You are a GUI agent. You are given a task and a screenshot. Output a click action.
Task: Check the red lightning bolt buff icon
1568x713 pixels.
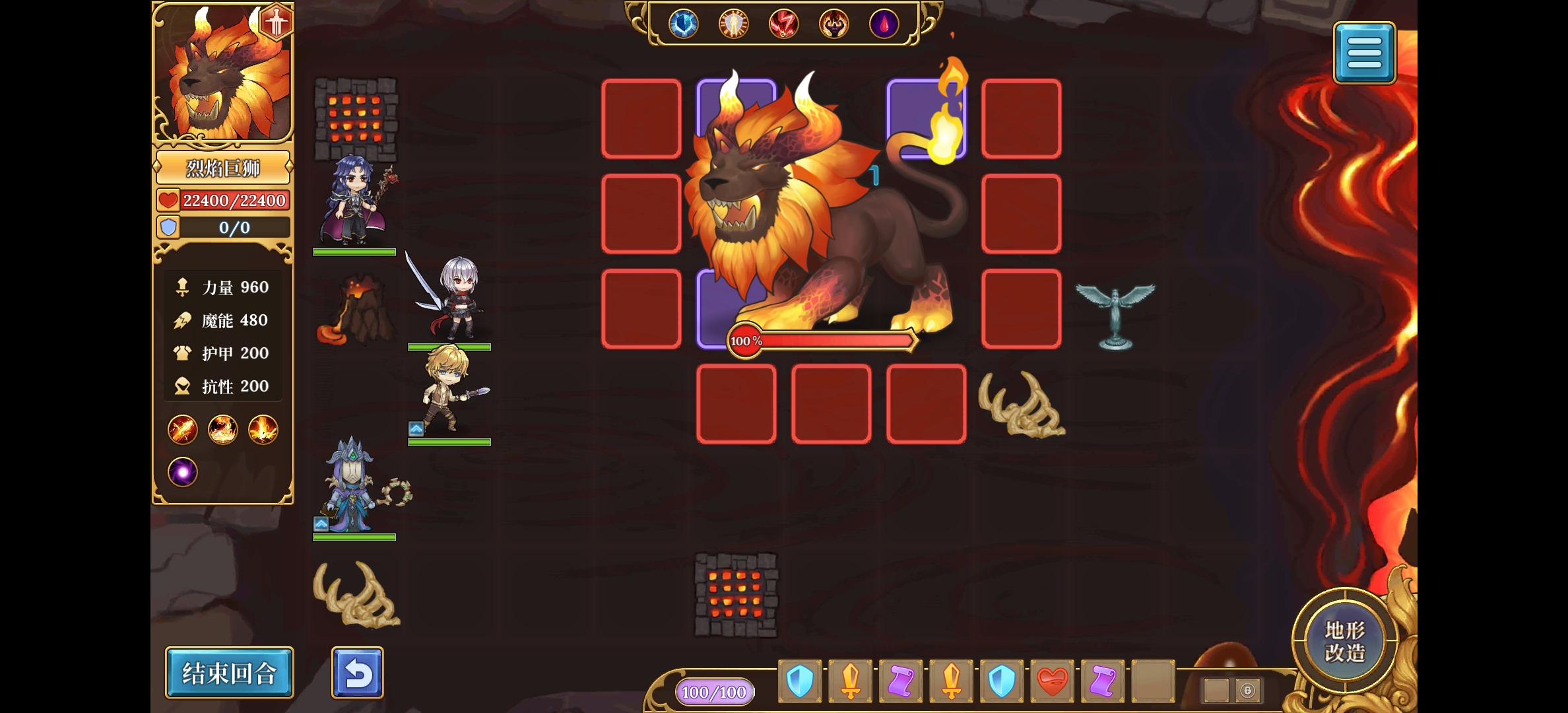point(783,24)
